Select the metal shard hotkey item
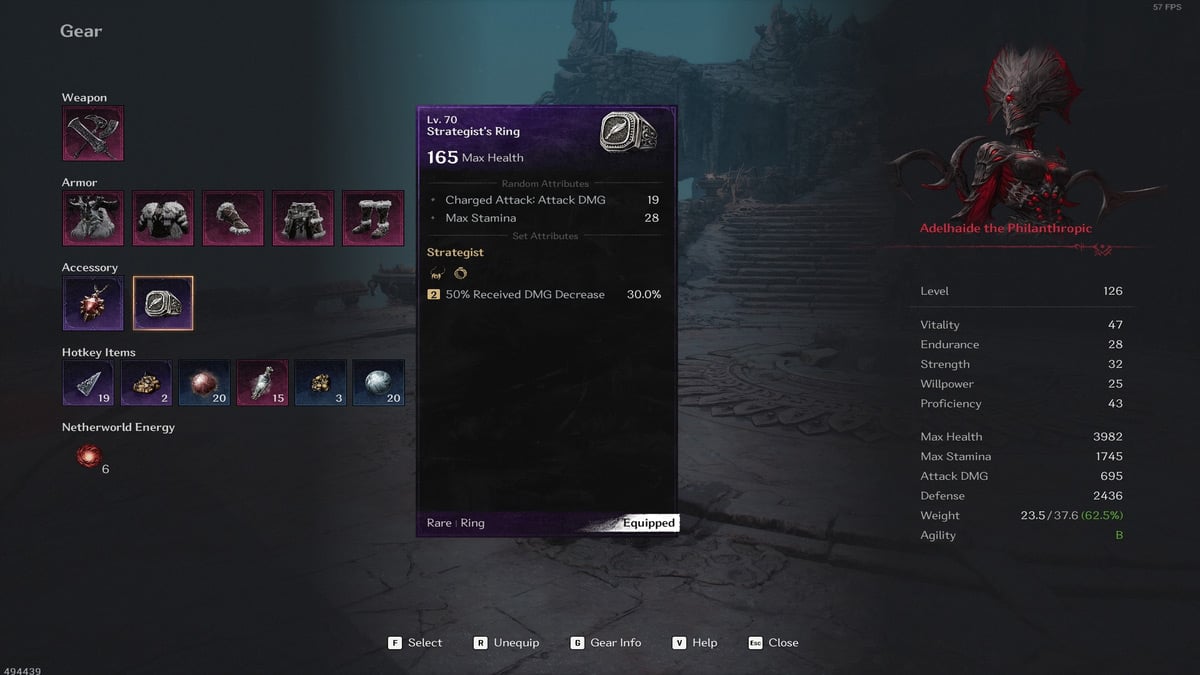Screen dimensions: 1200x675 click(x=88, y=383)
